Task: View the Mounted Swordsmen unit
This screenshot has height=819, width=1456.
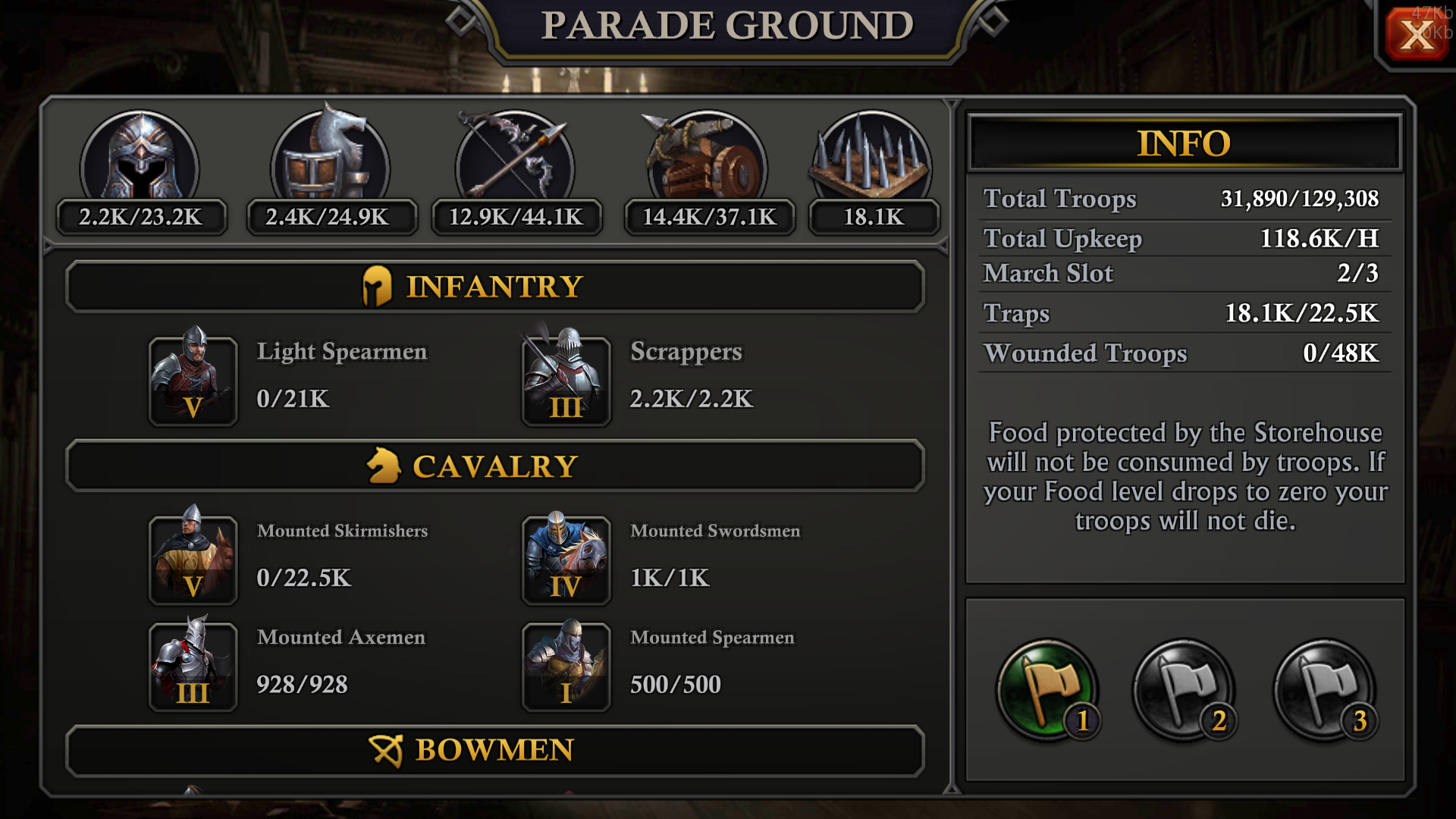Action: pyautogui.click(x=566, y=560)
